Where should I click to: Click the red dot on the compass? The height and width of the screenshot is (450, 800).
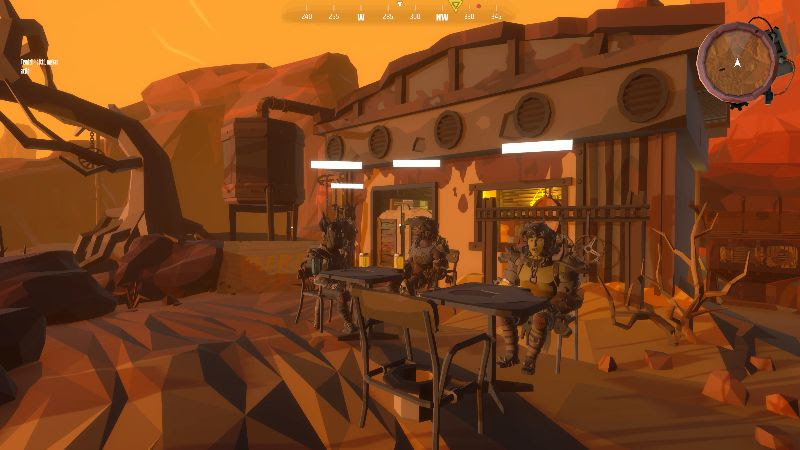tap(478, 7)
